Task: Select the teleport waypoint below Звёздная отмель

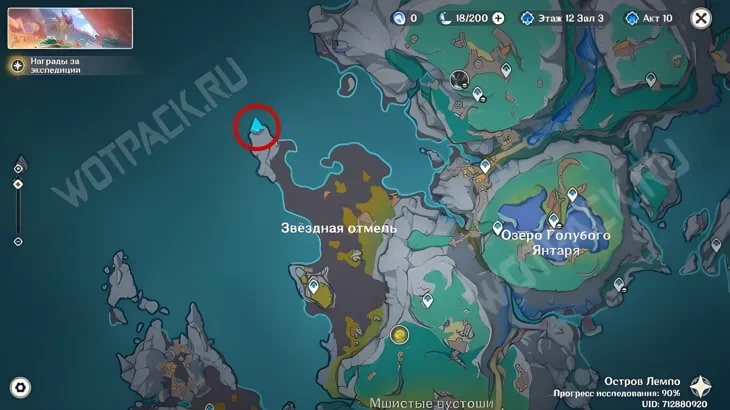Action: [x=313, y=287]
